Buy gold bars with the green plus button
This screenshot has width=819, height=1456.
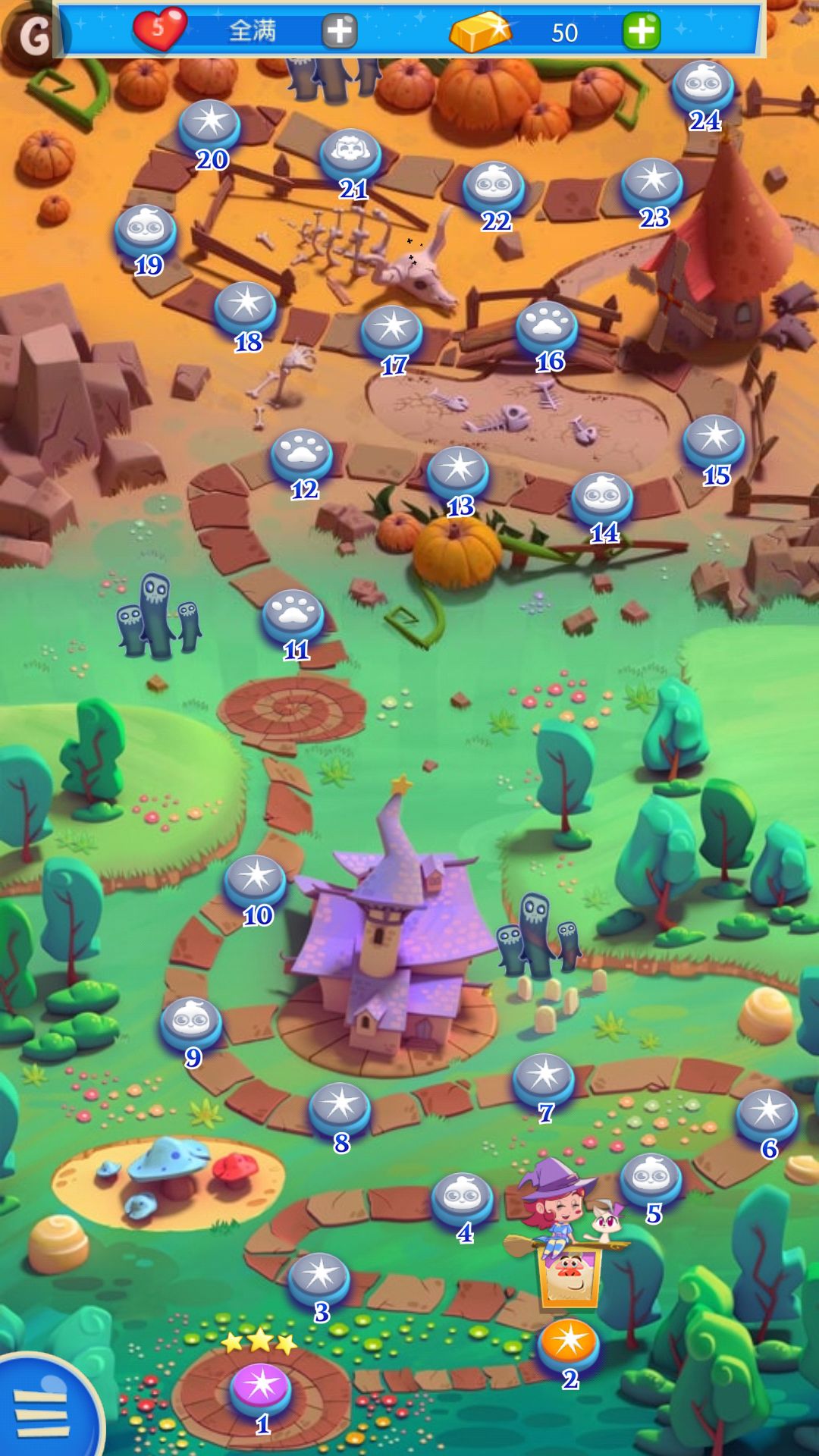[x=642, y=31]
